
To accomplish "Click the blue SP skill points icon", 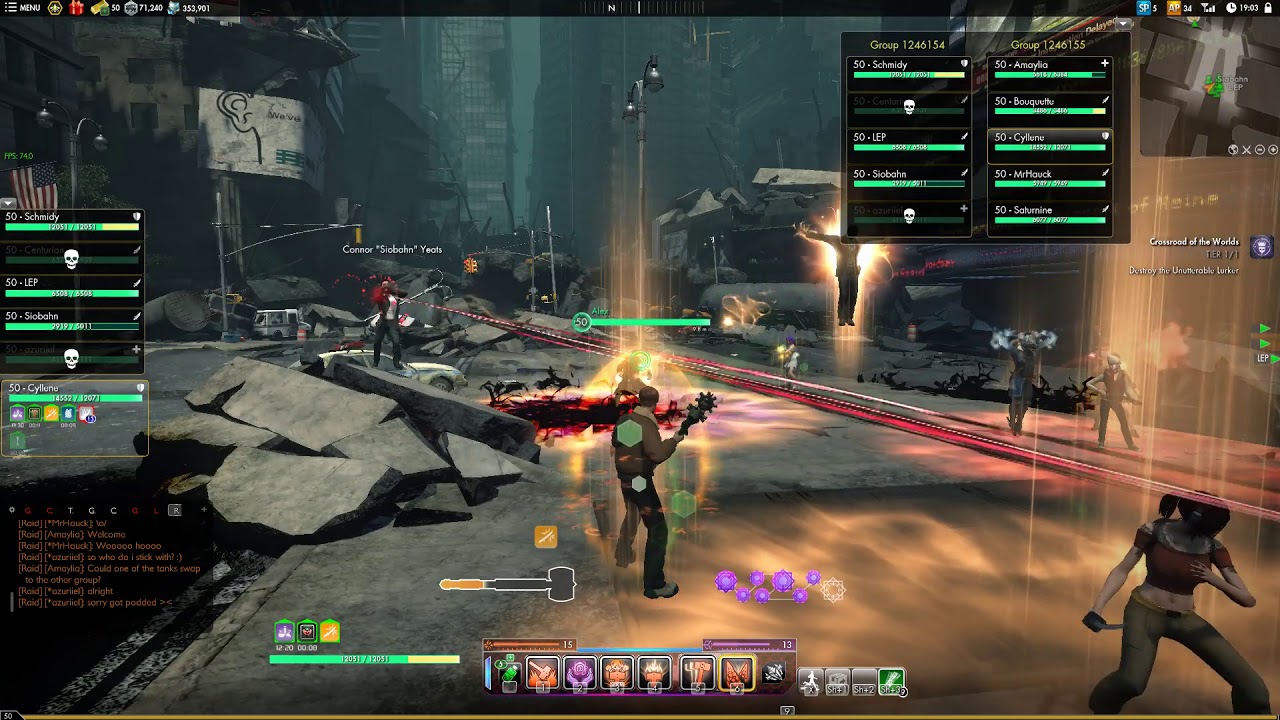I will 1144,8.
